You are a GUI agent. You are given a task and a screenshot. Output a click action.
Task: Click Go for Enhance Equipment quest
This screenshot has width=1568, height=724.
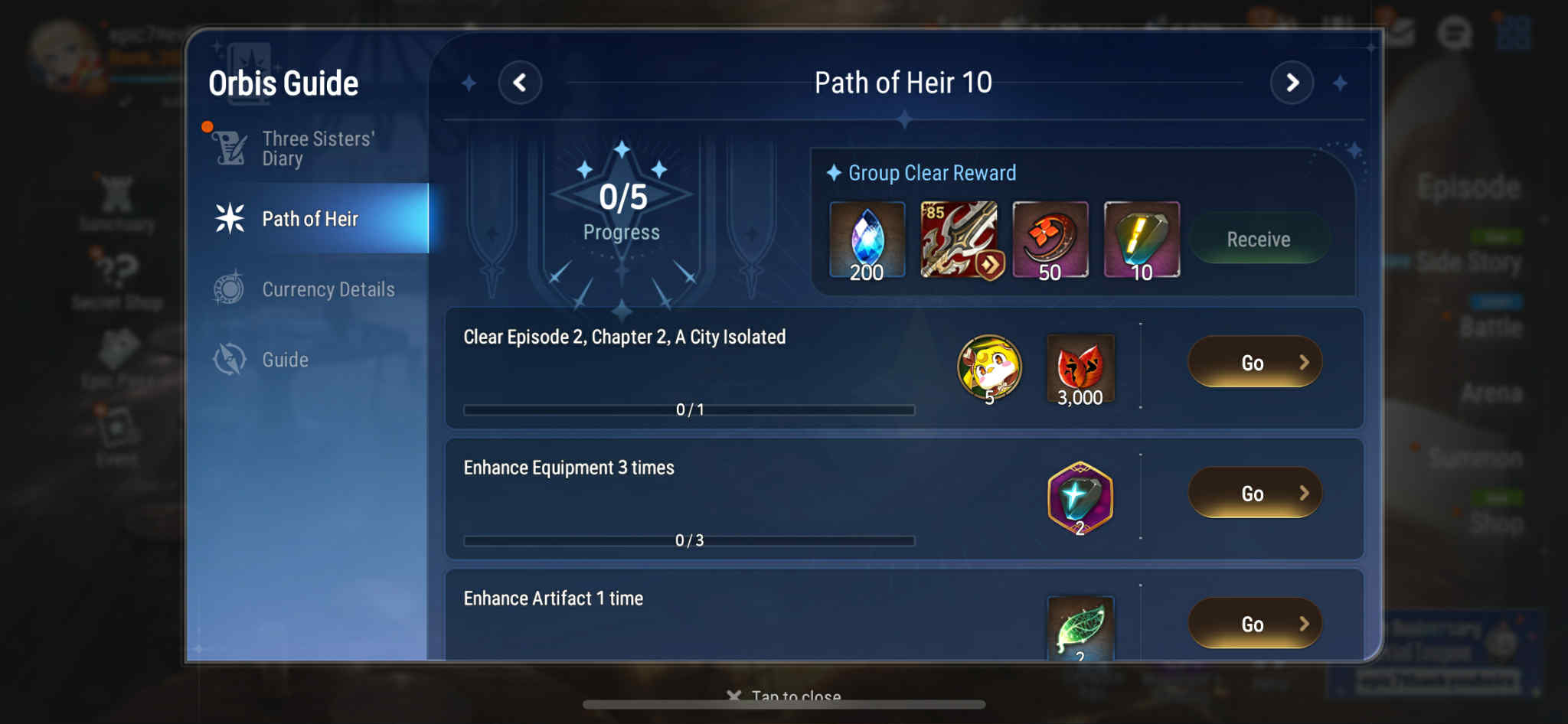pos(1254,494)
